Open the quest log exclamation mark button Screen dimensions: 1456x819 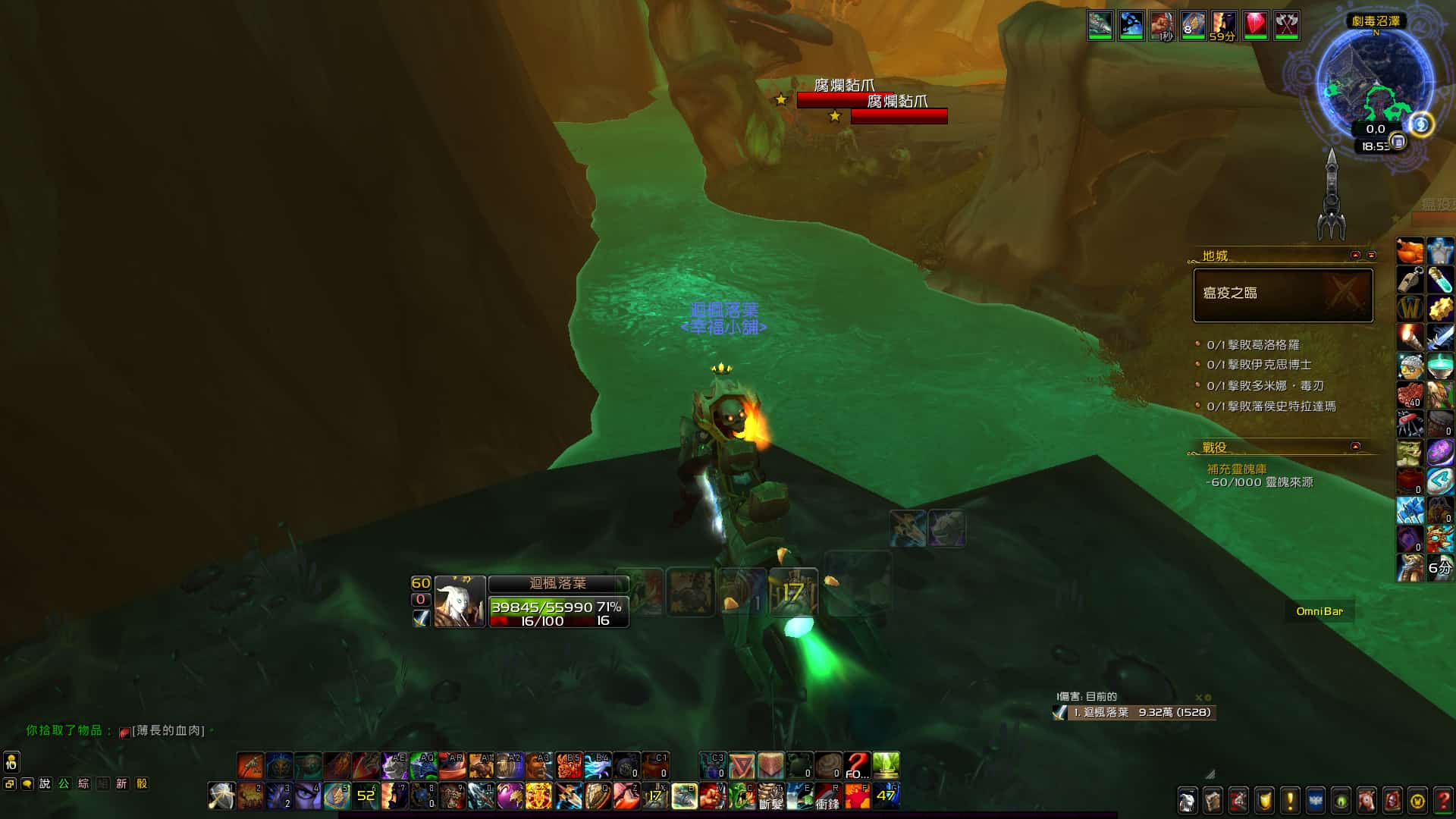(1289, 800)
